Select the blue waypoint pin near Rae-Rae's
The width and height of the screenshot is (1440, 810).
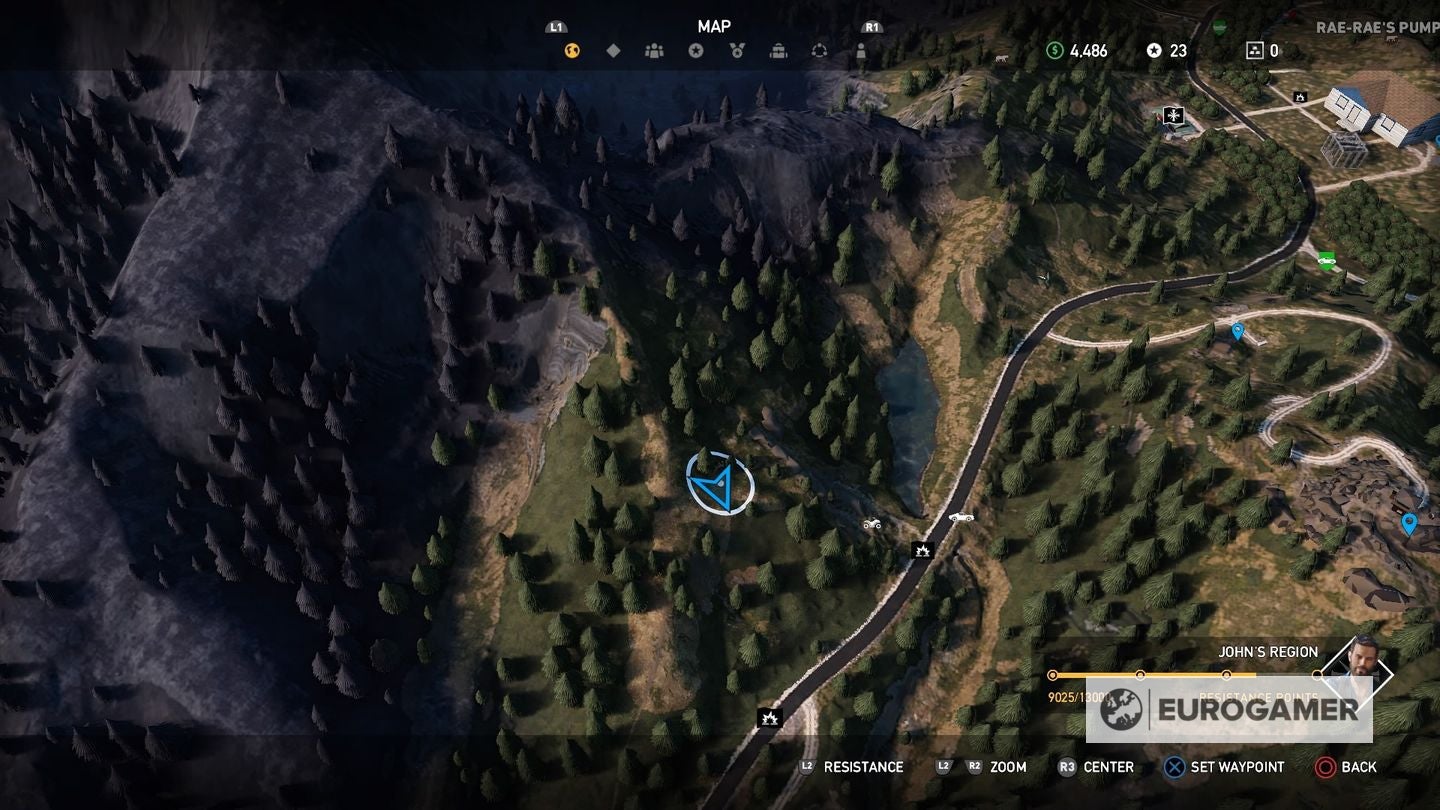[1236, 334]
